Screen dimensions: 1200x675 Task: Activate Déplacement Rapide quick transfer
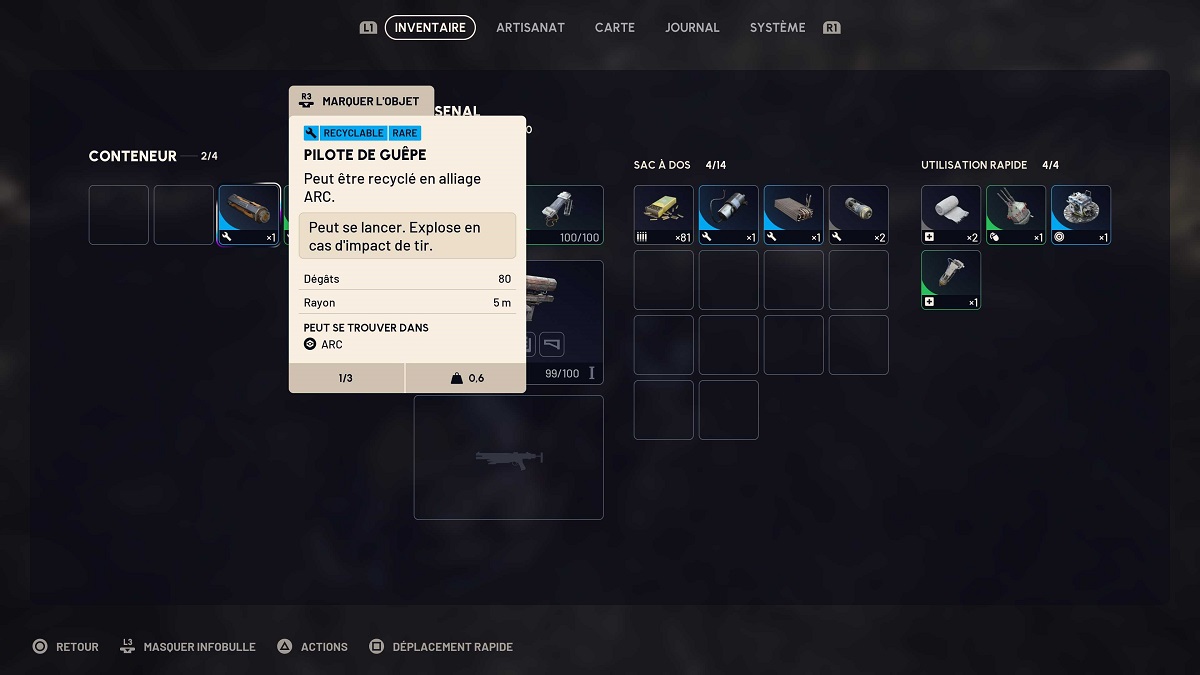click(x=441, y=647)
